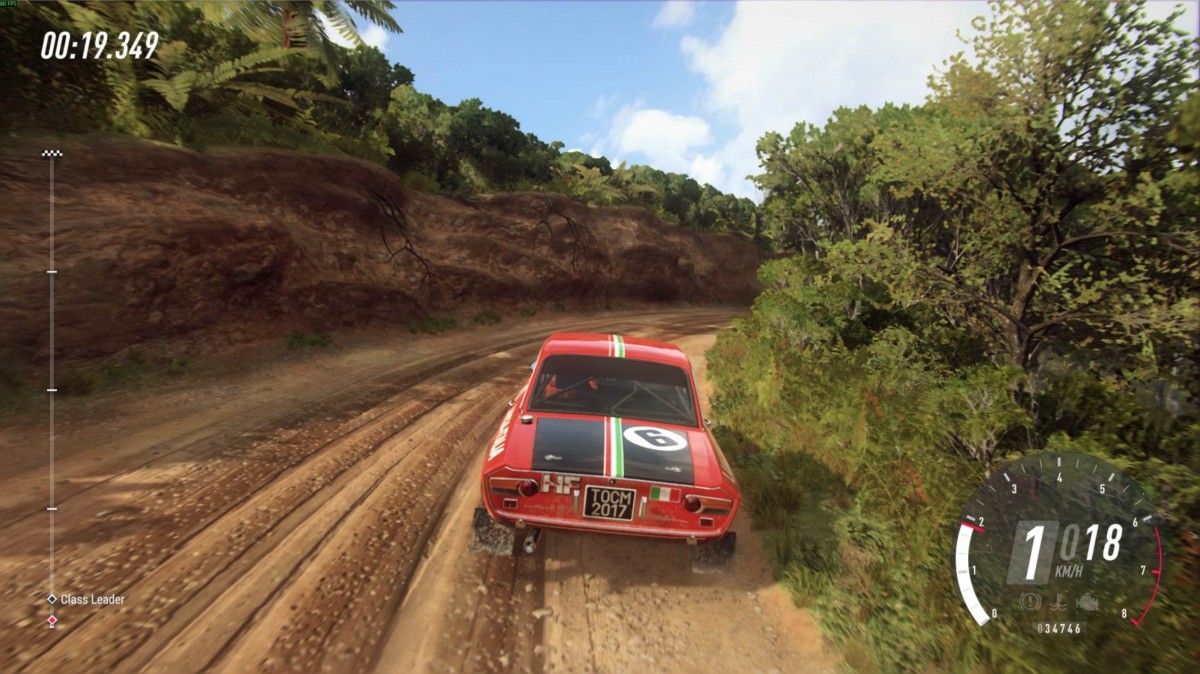This screenshot has width=1200, height=674.
Task: Click the red player position marker
Action: click(52, 621)
